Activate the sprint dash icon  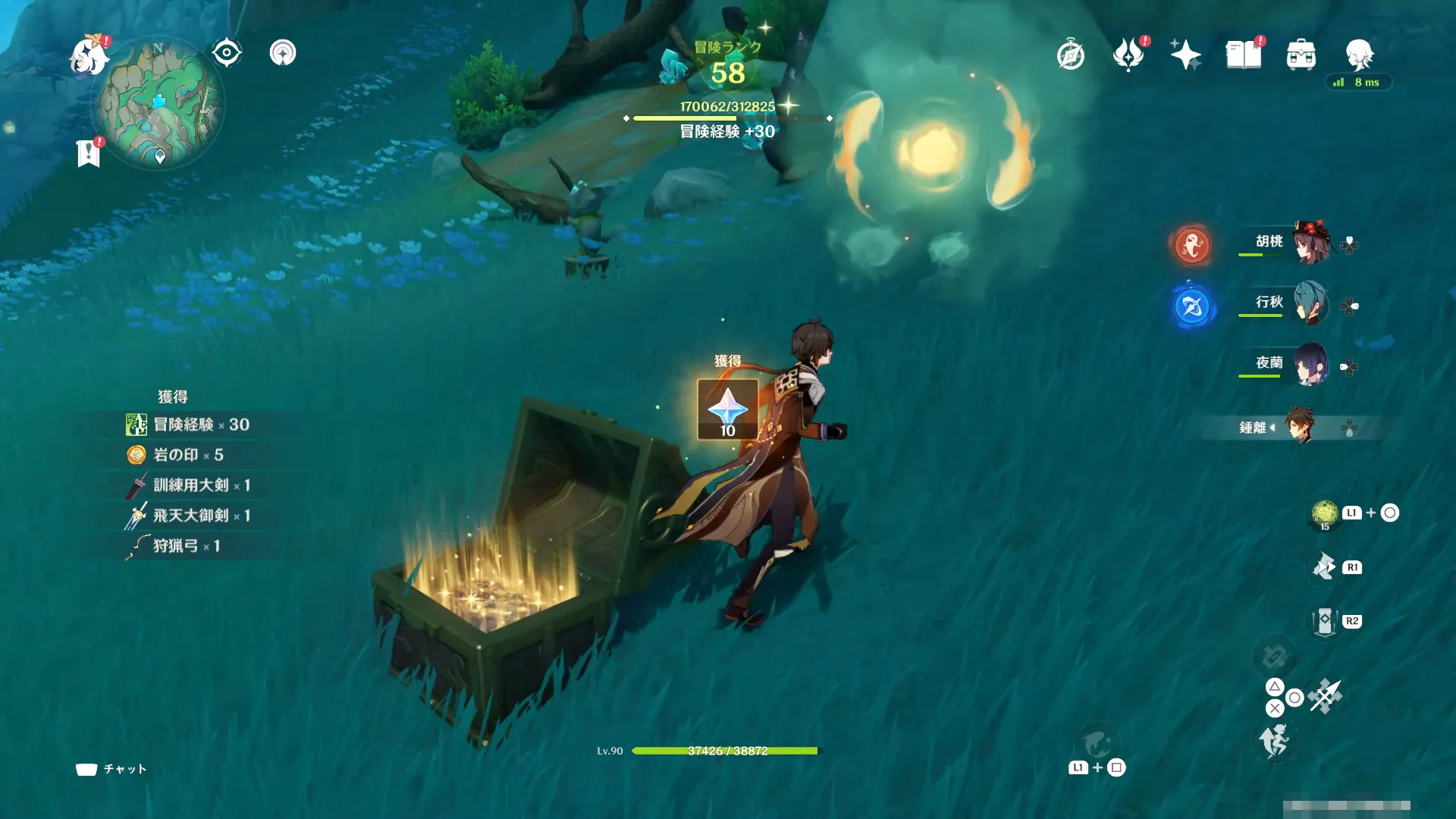click(1274, 740)
